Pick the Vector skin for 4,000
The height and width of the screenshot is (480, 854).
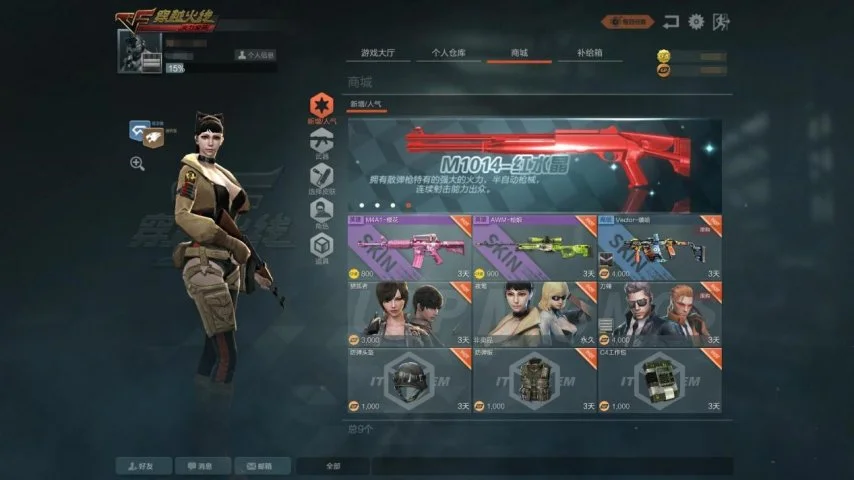(x=660, y=247)
